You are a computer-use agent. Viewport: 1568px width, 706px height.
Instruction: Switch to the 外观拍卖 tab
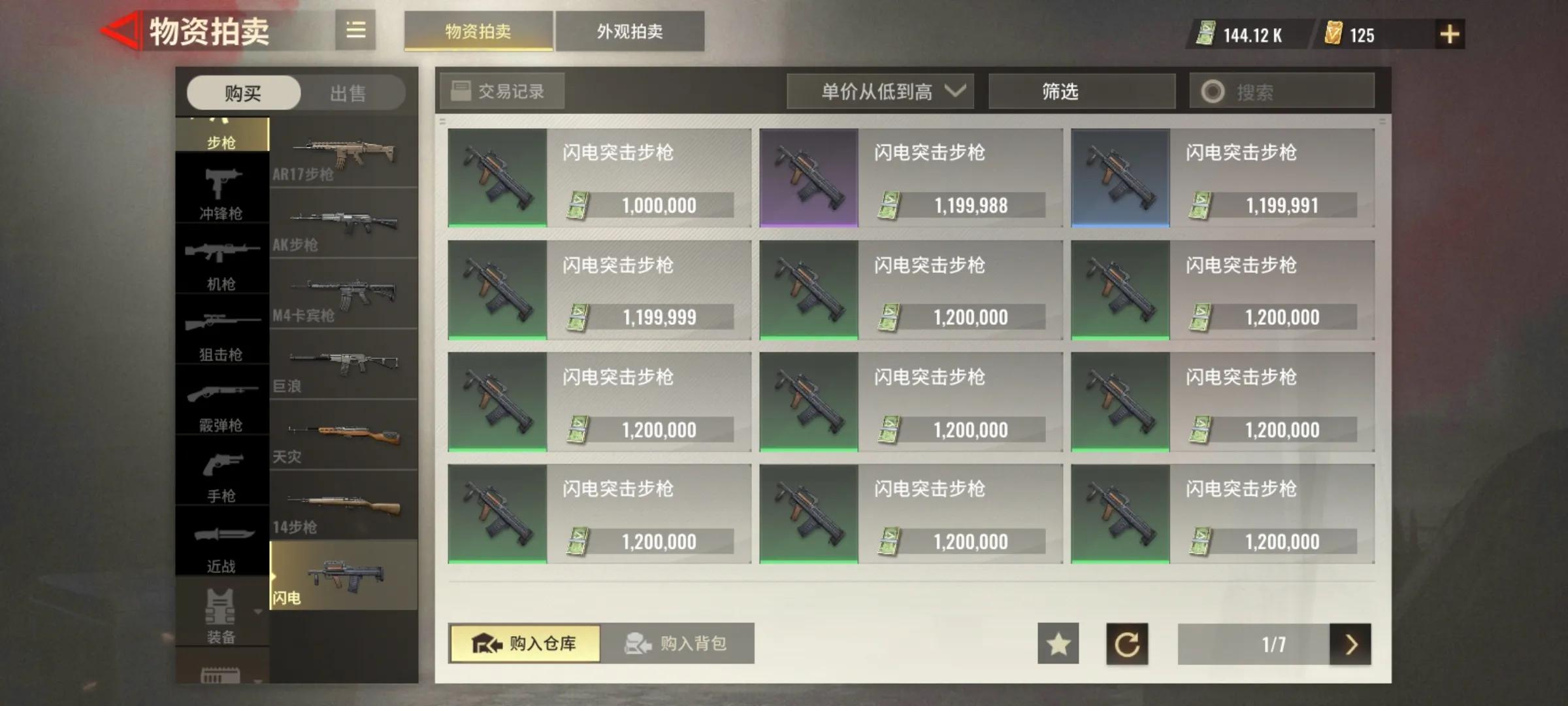tap(629, 31)
